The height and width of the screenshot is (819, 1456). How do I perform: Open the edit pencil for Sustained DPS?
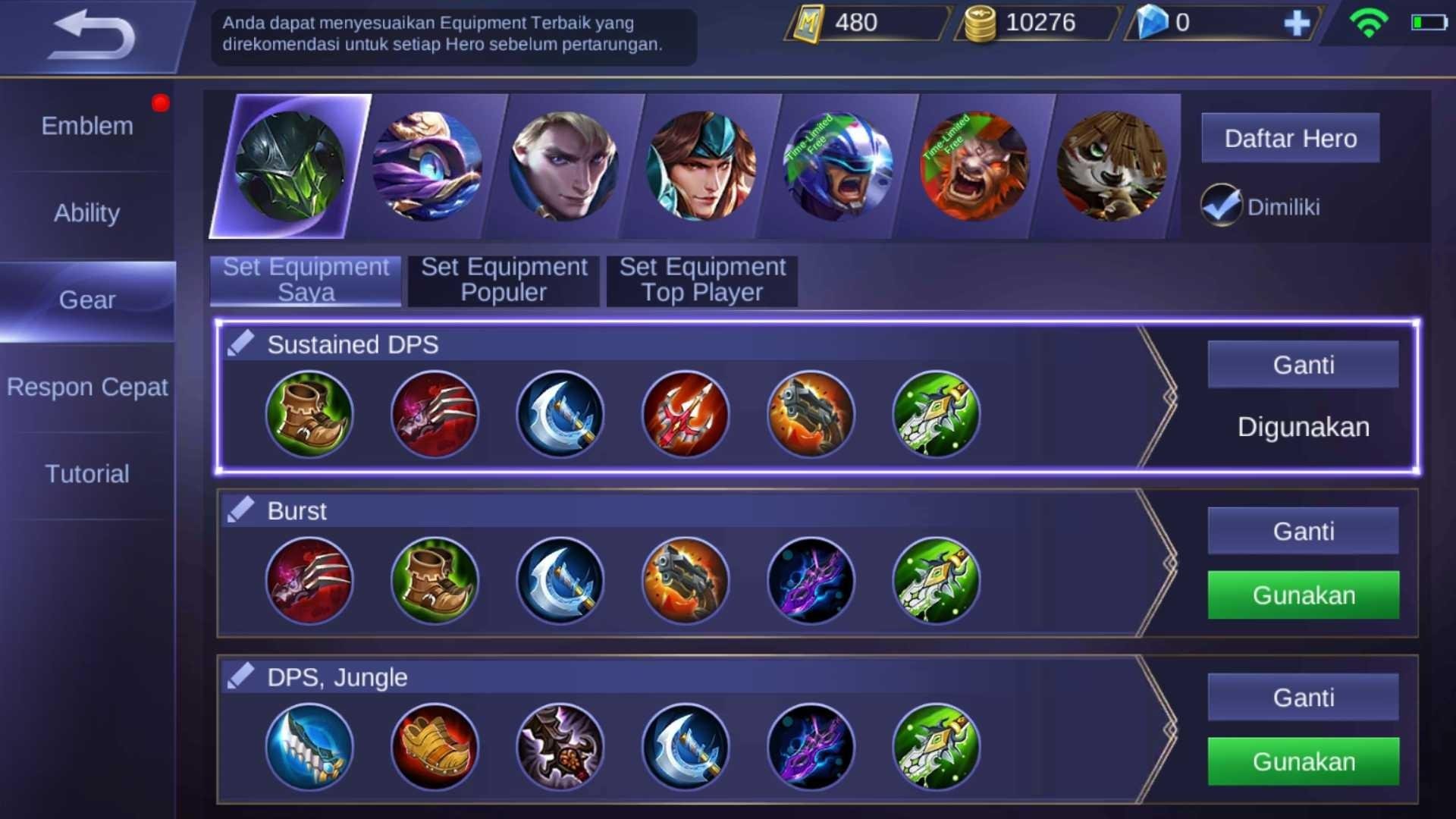(x=239, y=341)
